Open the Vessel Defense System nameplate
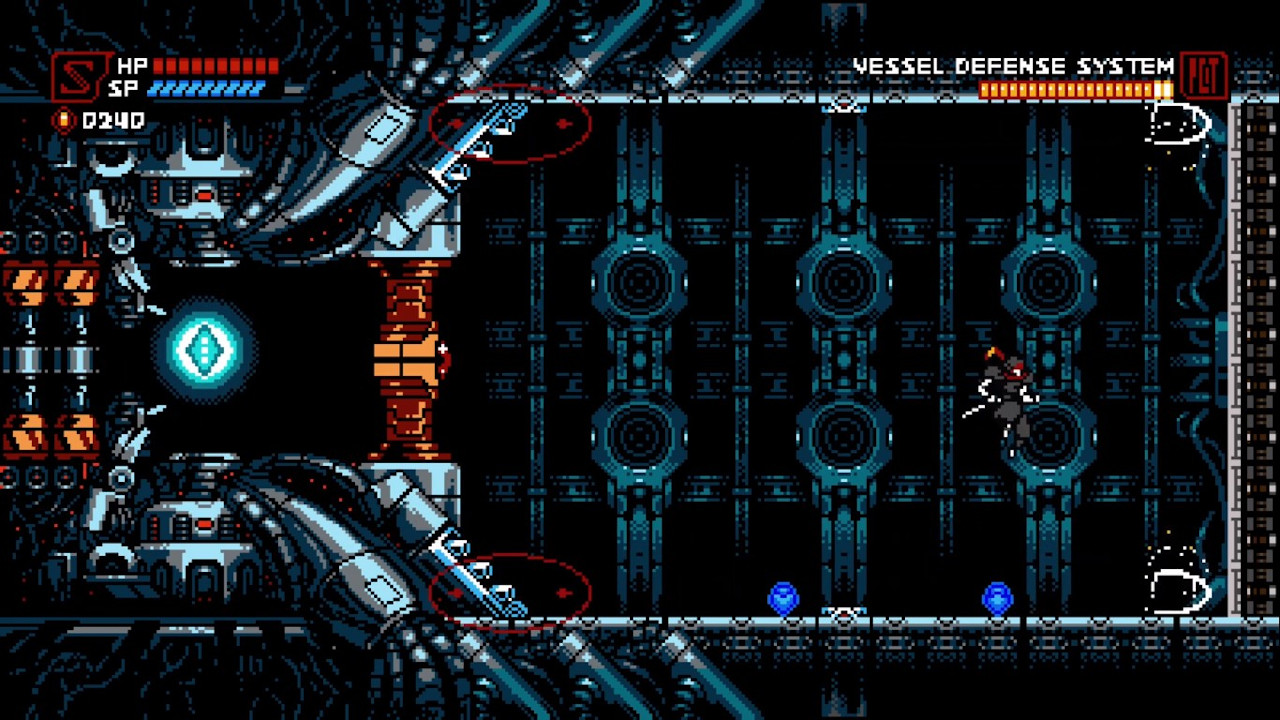 [x=1013, y=66]
